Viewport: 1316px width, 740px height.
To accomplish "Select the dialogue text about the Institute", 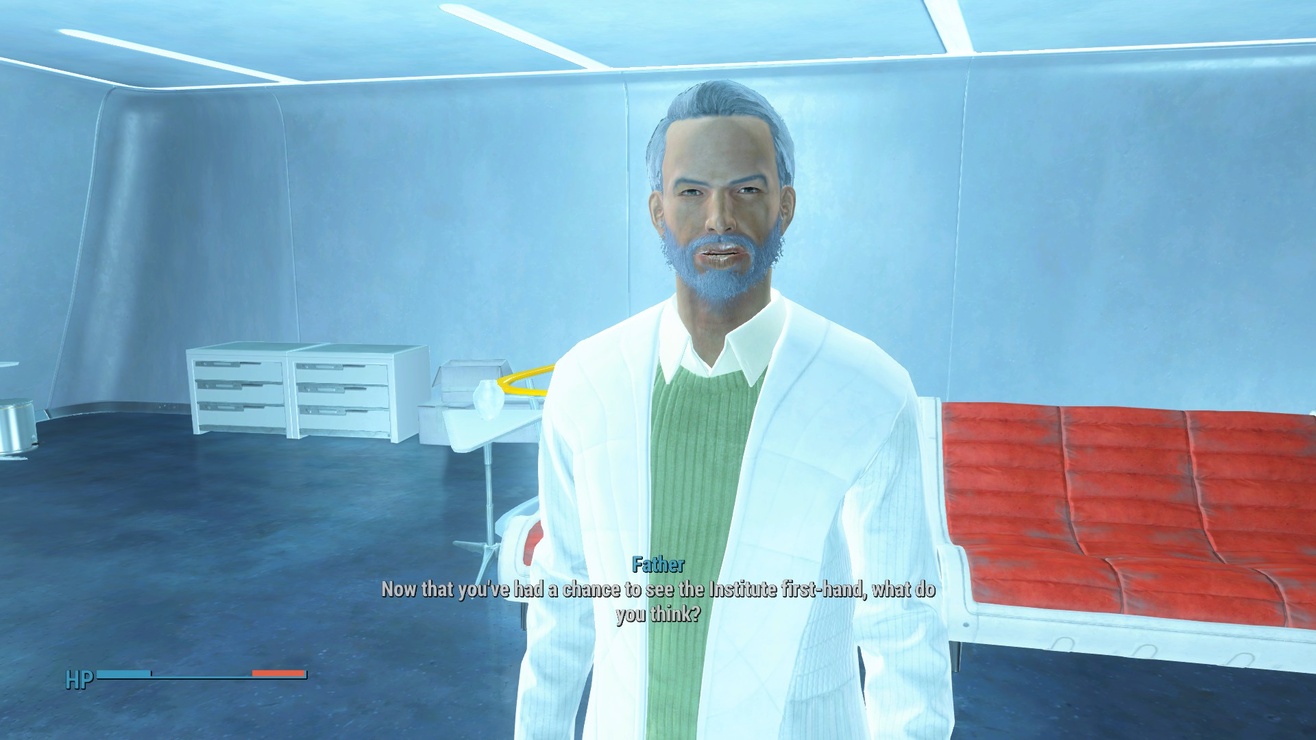I will tap(660, 590).
